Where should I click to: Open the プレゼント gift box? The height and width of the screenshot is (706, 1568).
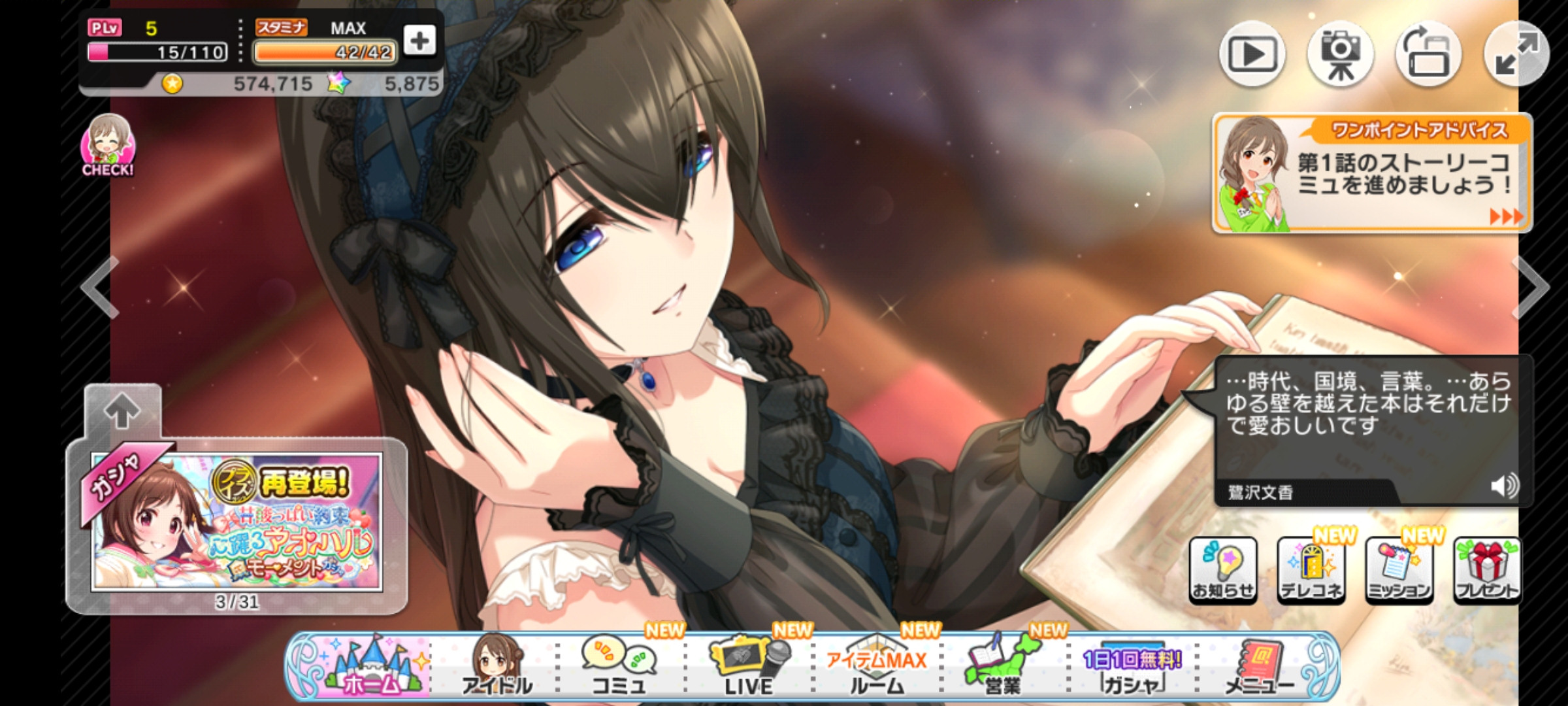1487,570
